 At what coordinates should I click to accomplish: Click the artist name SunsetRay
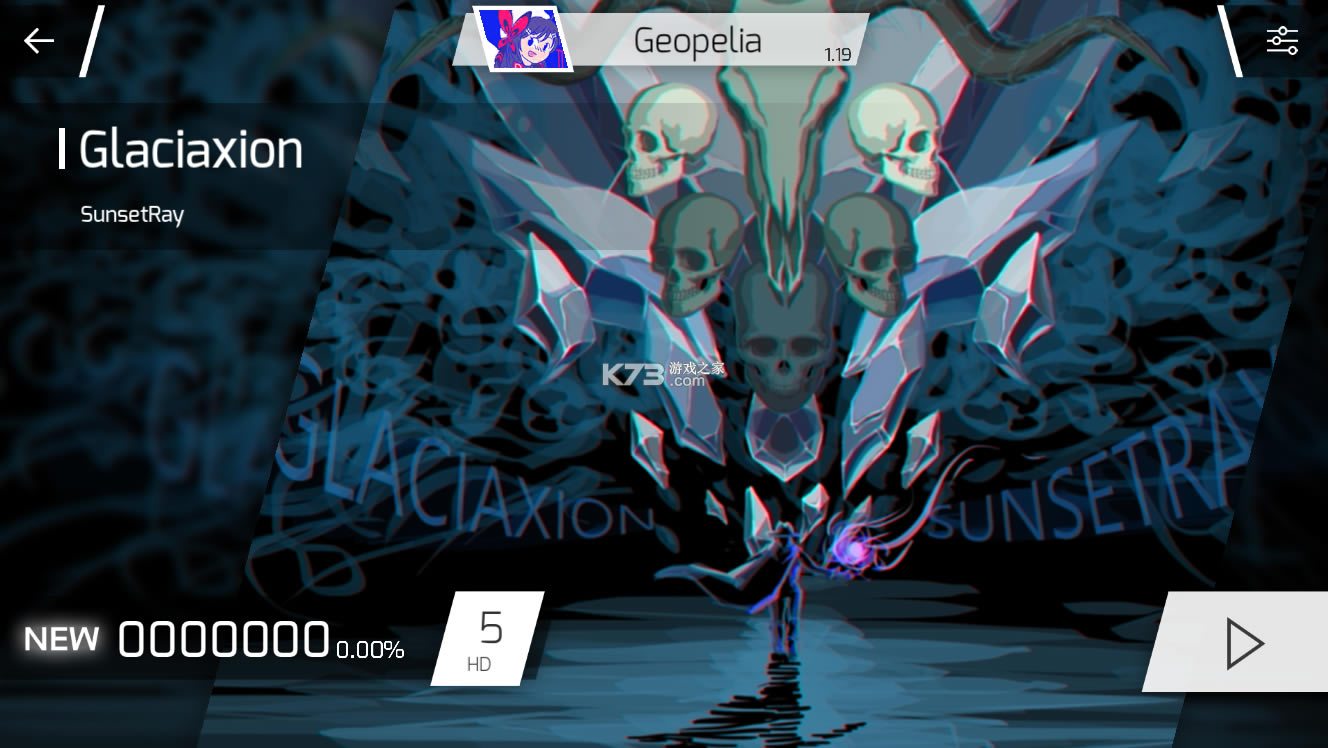133,214
